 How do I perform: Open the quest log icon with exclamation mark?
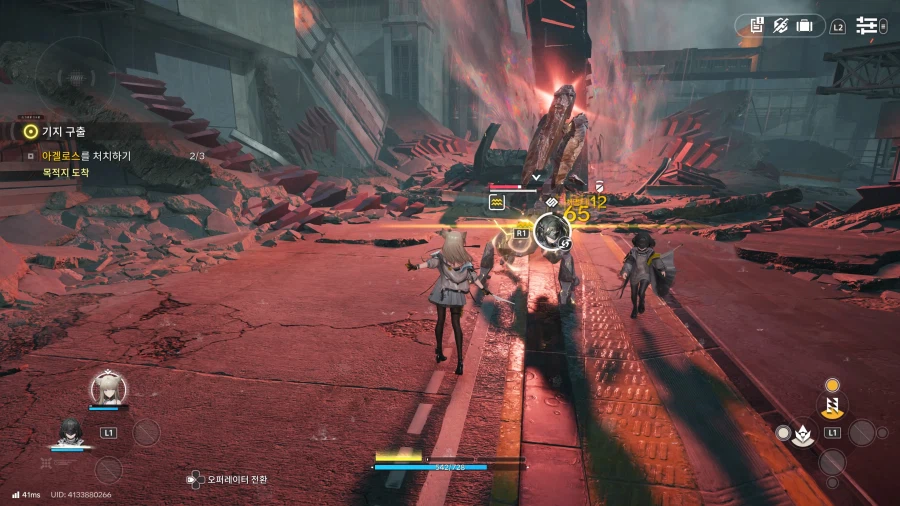pyautogui.click(x=757, y=25)
